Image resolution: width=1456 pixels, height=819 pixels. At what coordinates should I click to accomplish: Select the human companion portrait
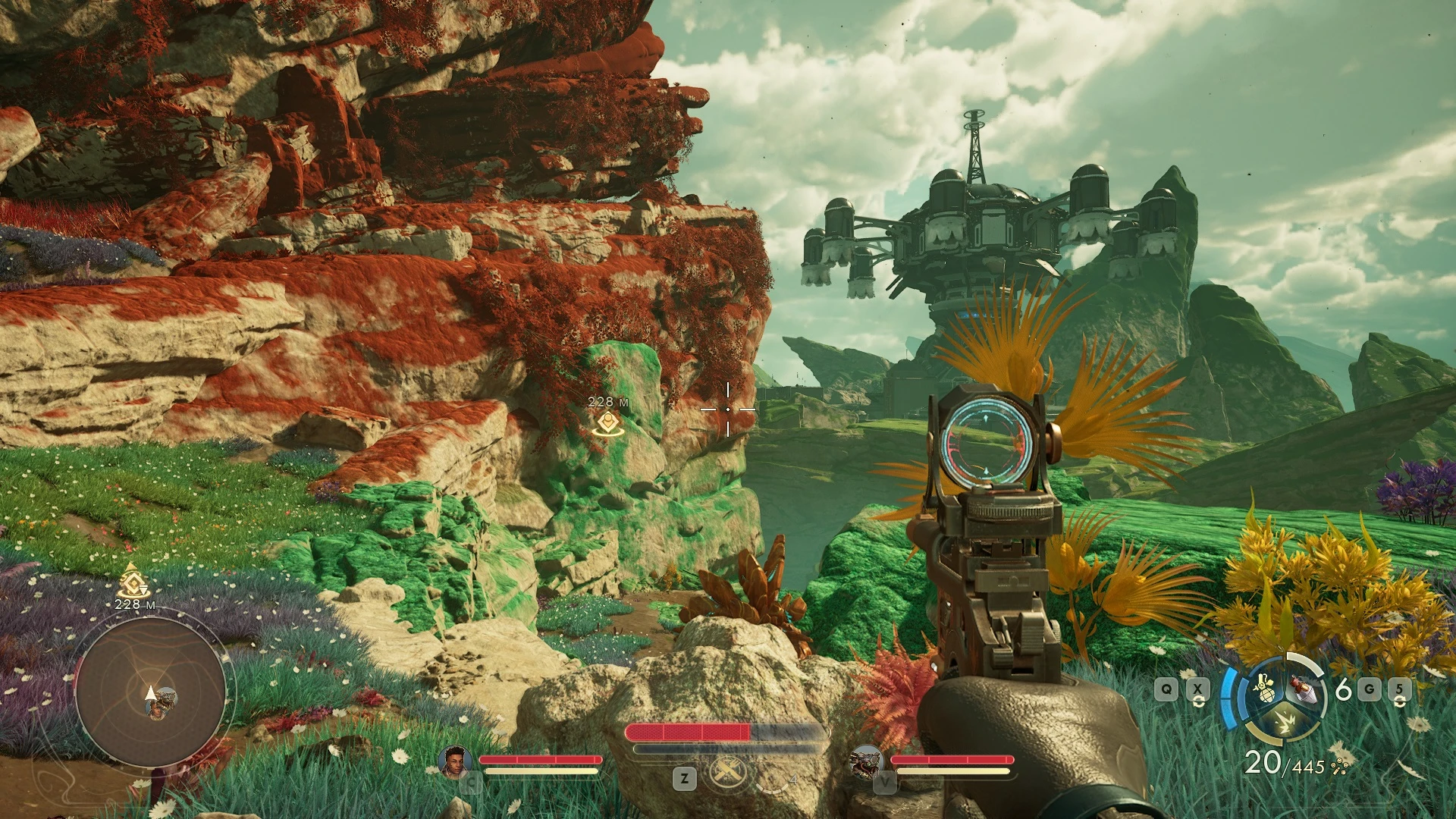coord(453,762)
